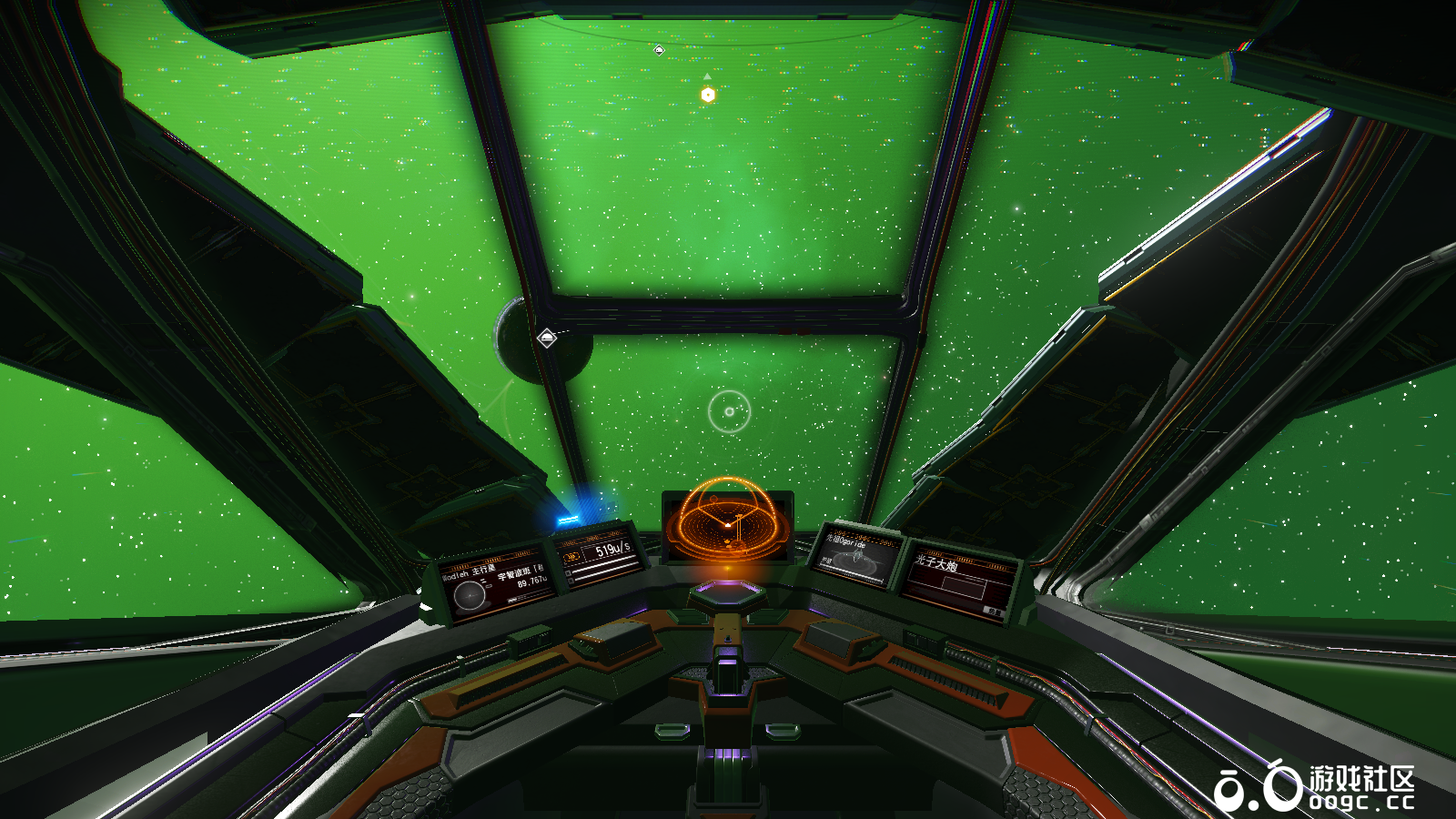The width and height of the screenshot is (1456, 819).
Task: Click the orange holographic radar display
Action: click(727, 521)
